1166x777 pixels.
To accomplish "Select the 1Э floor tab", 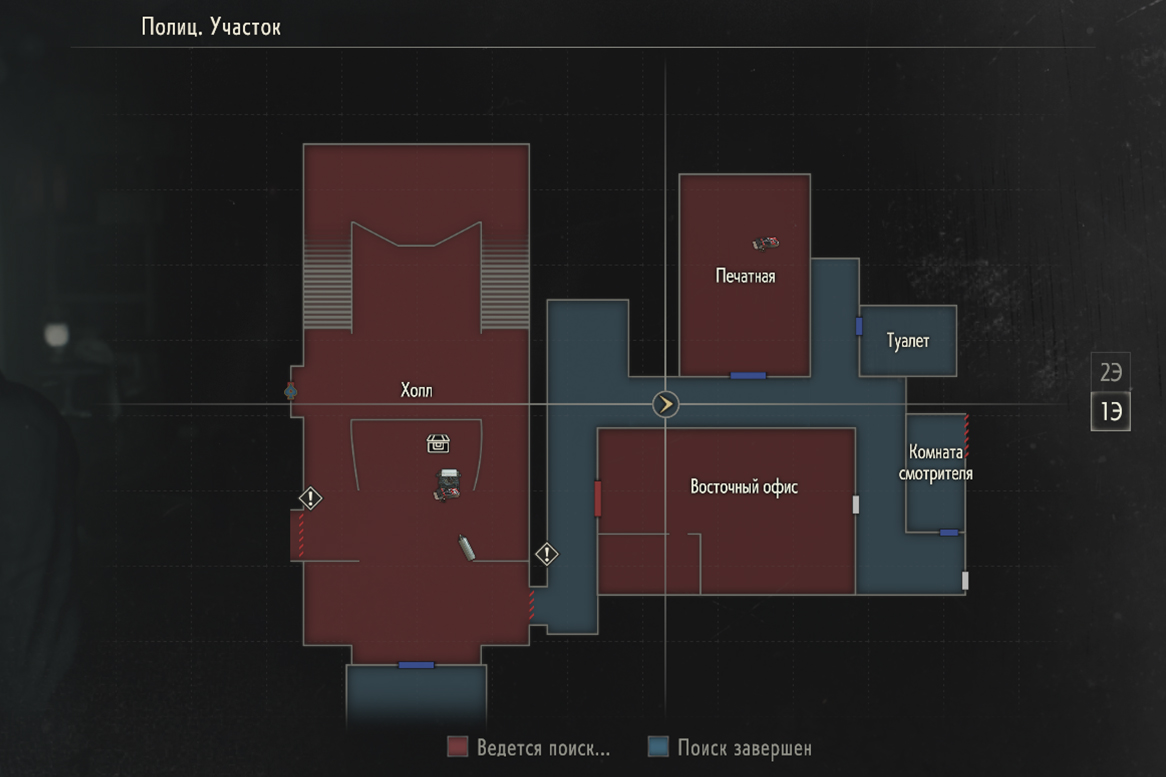I will point(1110,411).
